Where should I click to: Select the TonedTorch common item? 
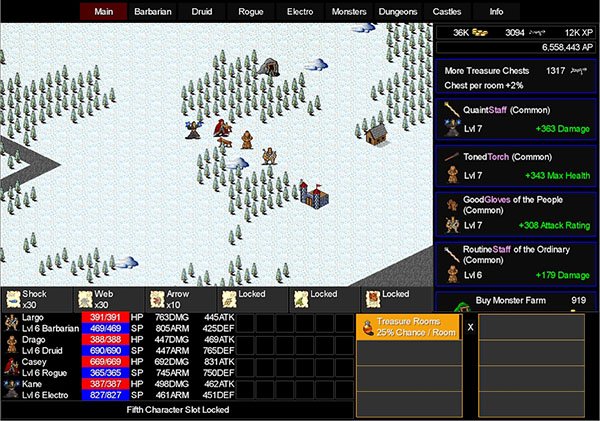click(515, 167)
